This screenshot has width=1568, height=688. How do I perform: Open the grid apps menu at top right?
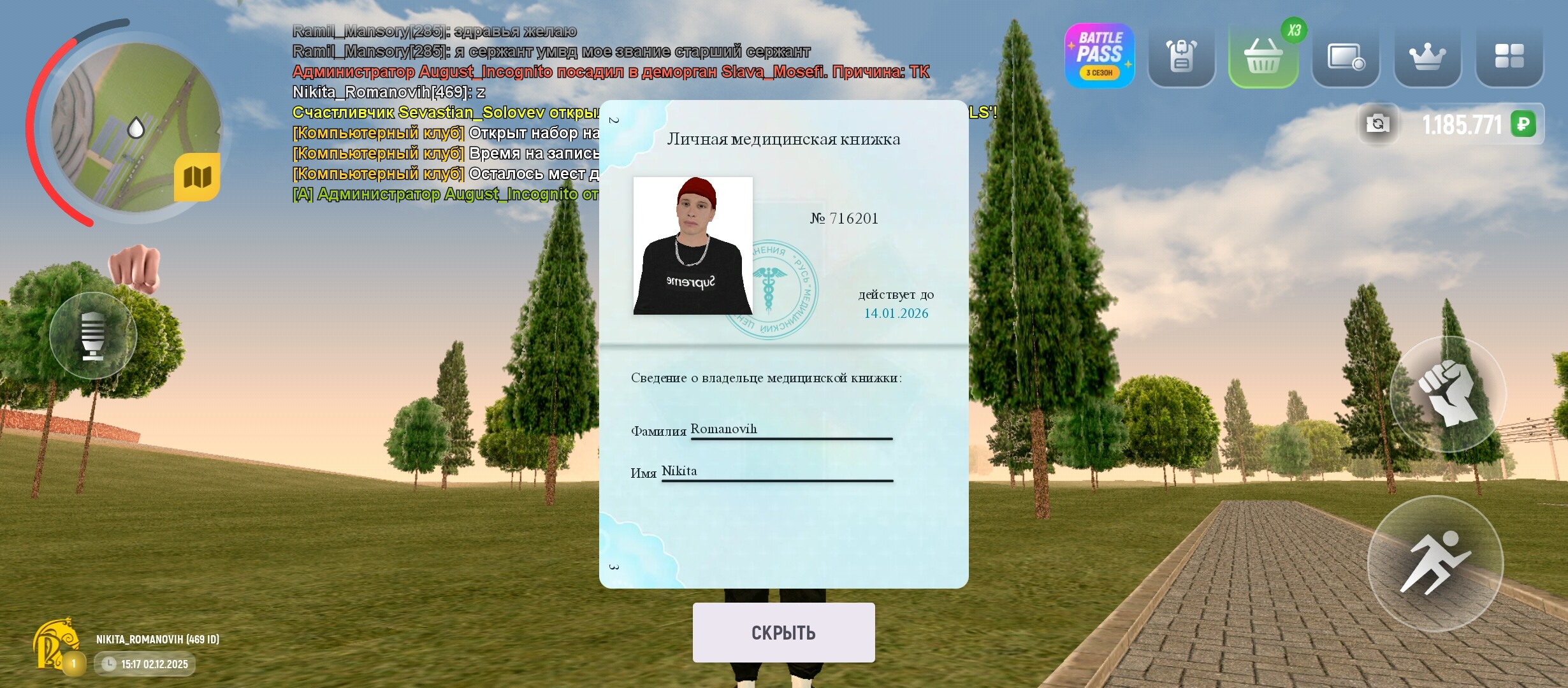pyautogui.click(x=1509, y=56)
